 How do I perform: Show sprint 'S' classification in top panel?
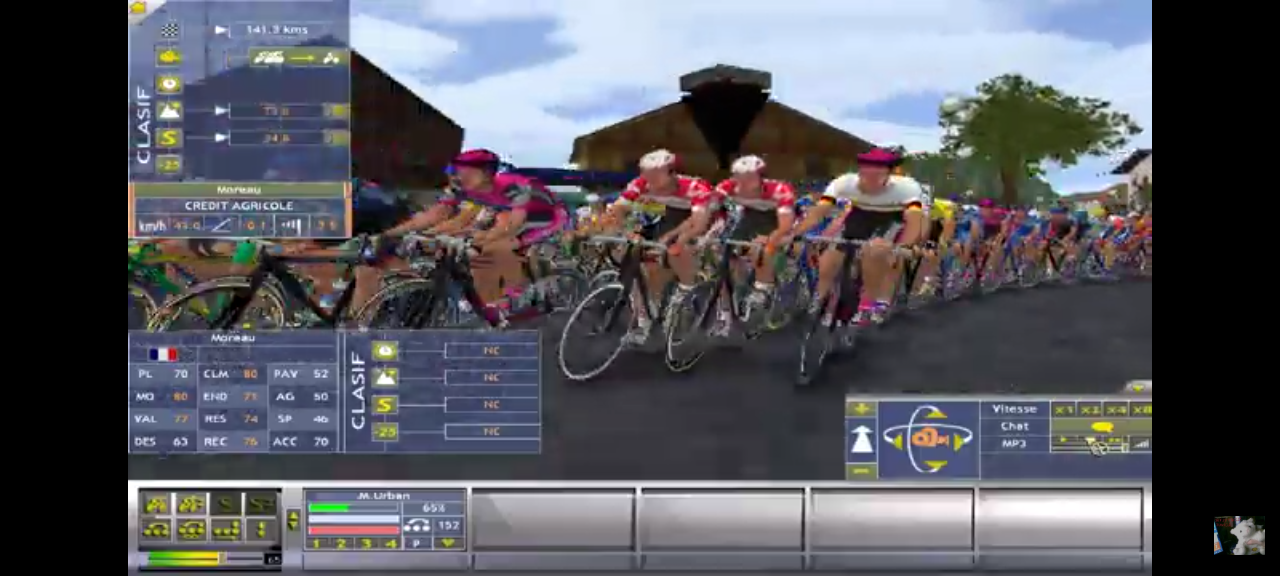click(169, 138)
